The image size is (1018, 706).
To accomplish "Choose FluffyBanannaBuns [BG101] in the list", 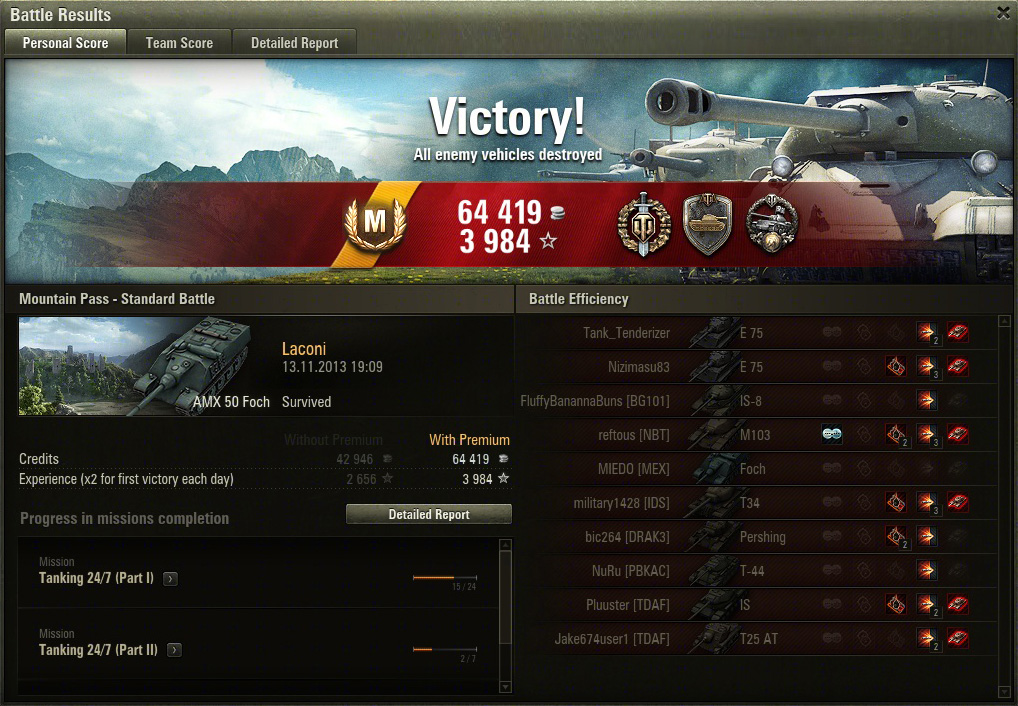I will tap(595, 401).
